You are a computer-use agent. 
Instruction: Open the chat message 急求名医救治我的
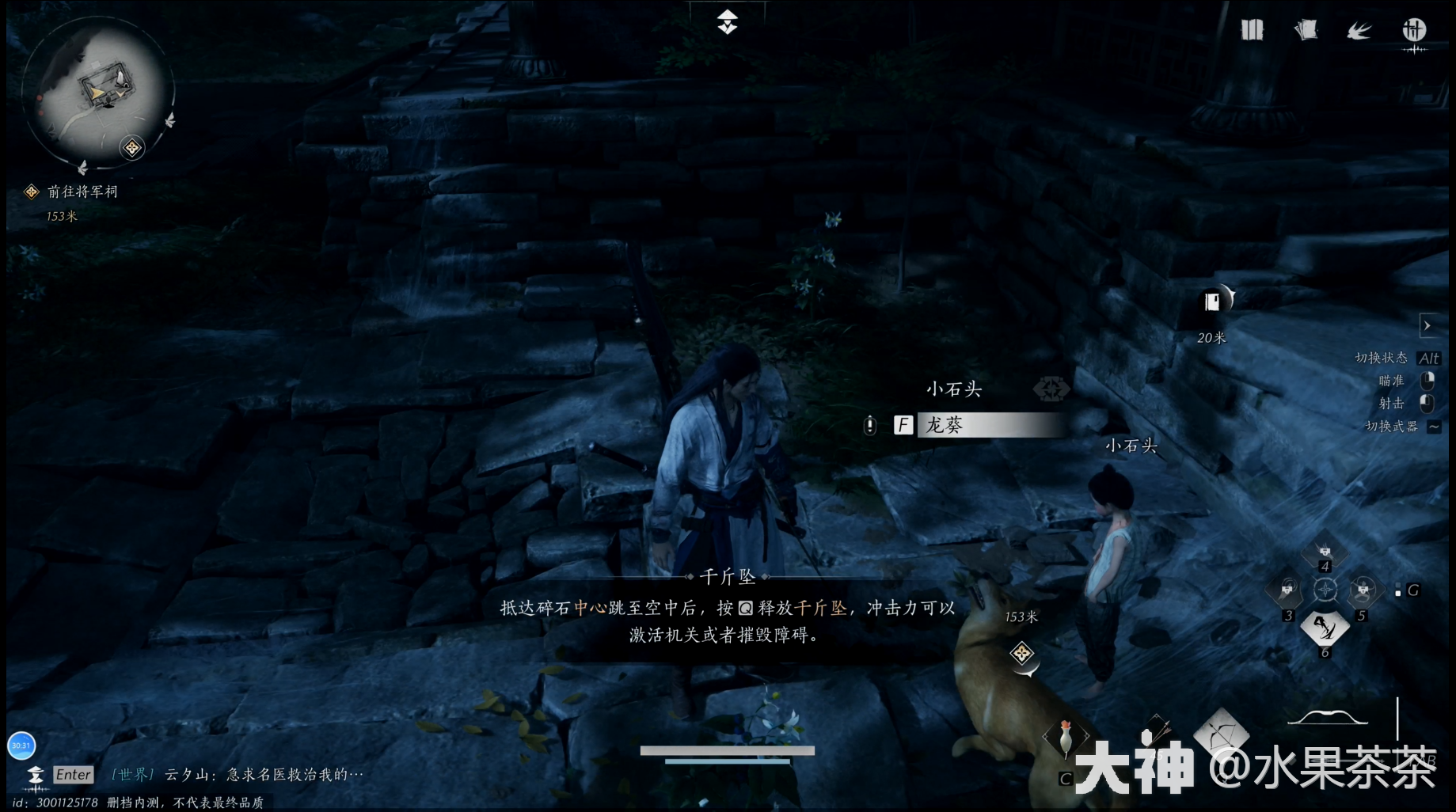coord(293,774)
